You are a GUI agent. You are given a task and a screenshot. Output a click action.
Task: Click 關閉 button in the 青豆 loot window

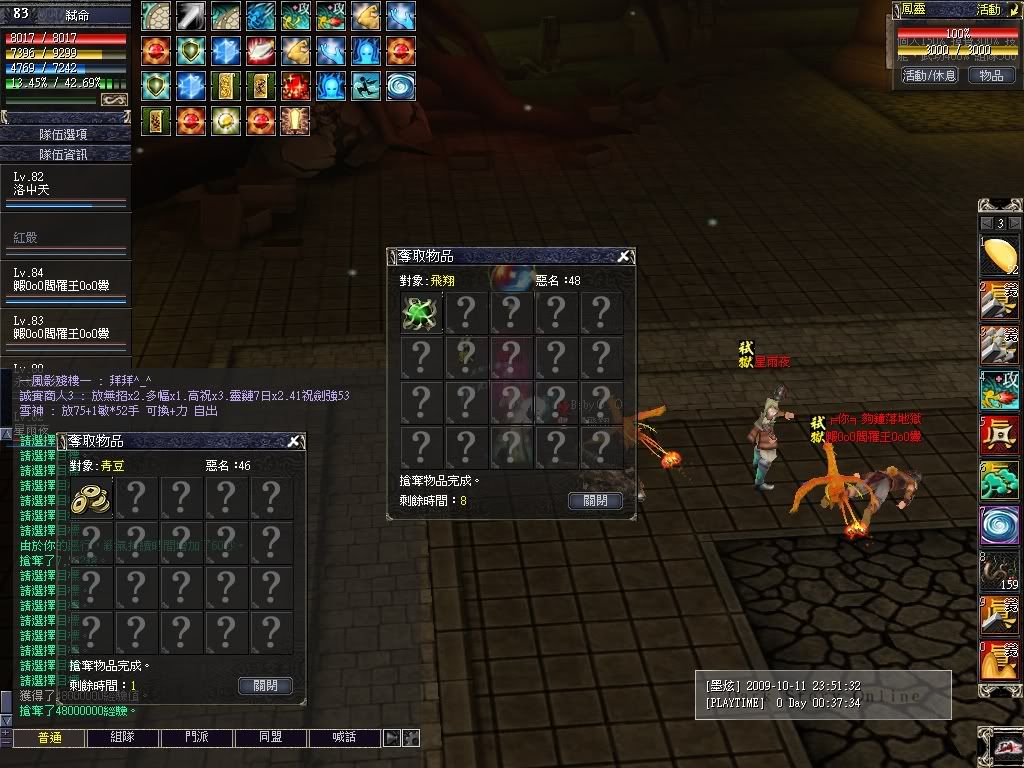265,686
